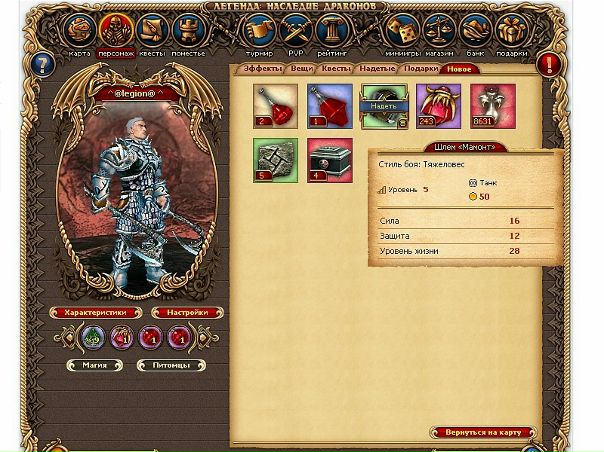Open the Характеристики panel
Viewport: 604px width, 452px height.
[x=96, y=312]
